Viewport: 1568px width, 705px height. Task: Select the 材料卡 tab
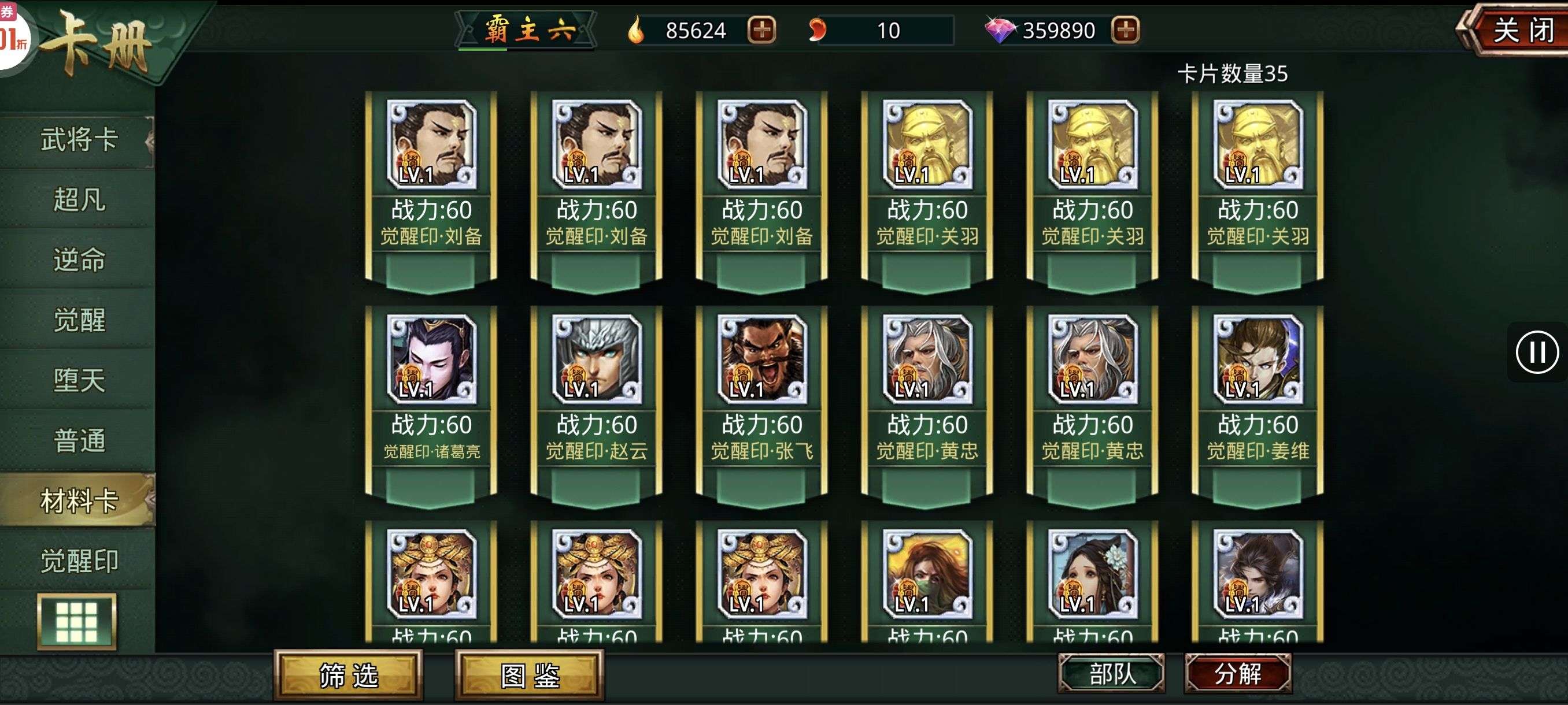click(x=79, y=500)
